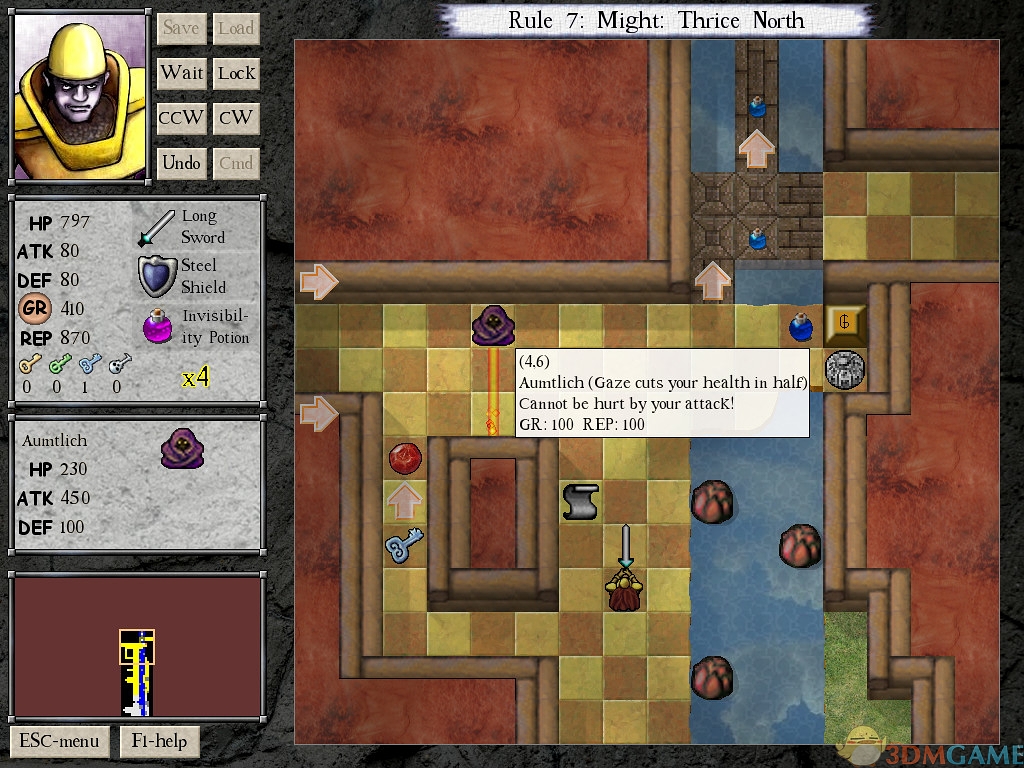This screenshot has height=768, width=1024.
Task: Rotate with the CCW button
Action: tap(181, 118)
